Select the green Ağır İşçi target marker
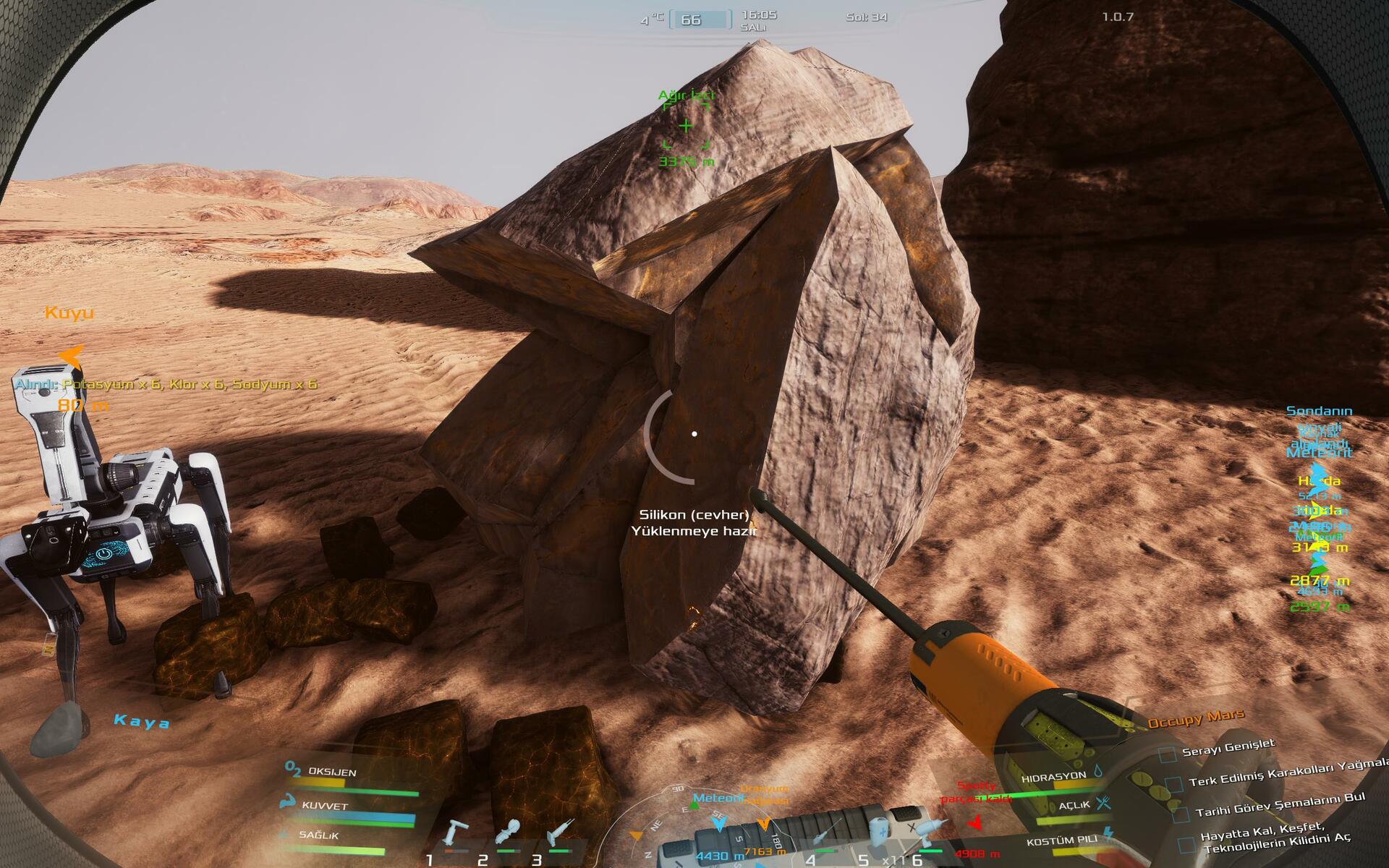 tap(686, 127)
